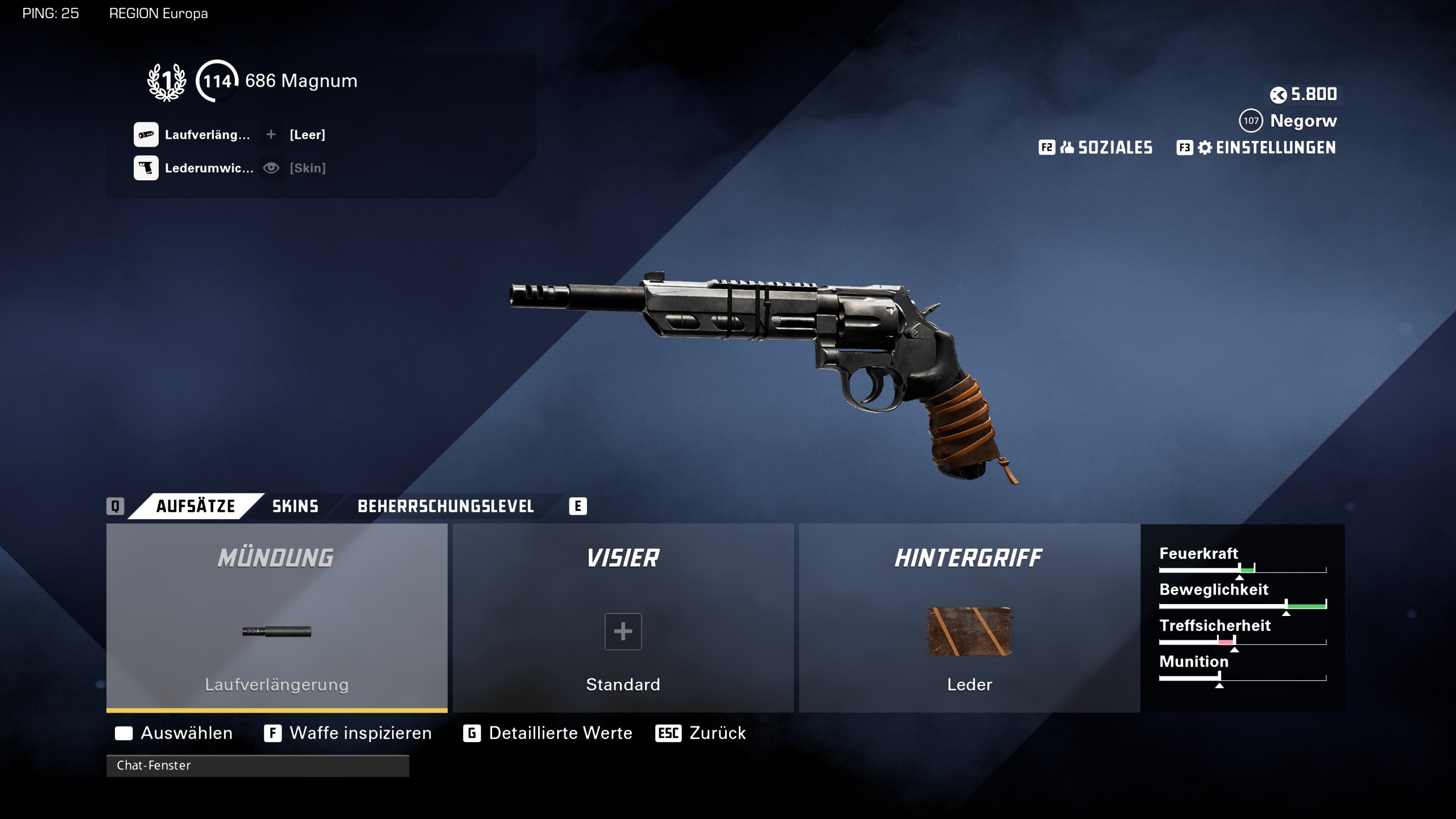
Task: Expand next category using the E hotkey tab
Action: click(x=578, y=506)
